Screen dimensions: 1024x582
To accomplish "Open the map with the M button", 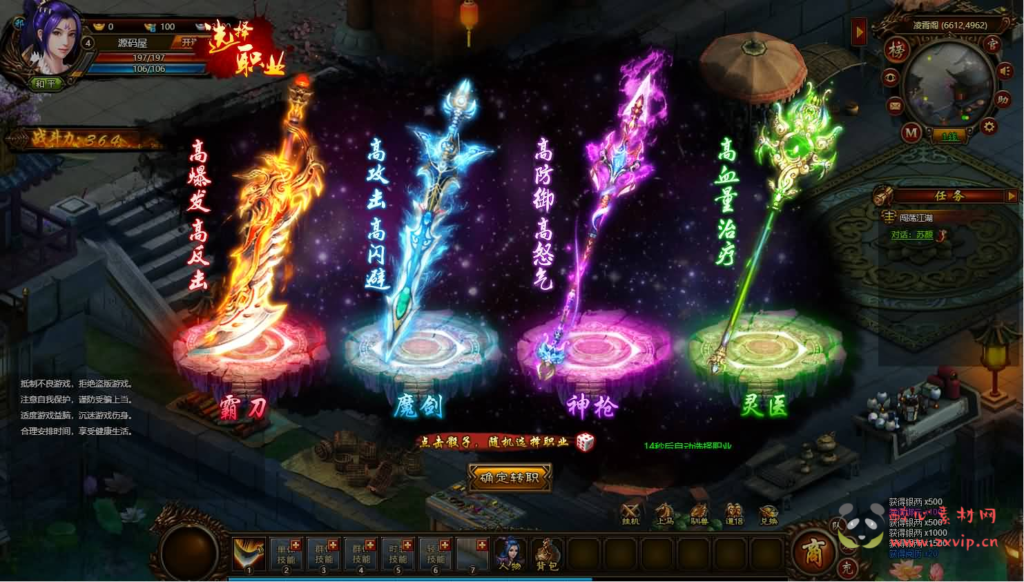I will [x=910, y=131].
